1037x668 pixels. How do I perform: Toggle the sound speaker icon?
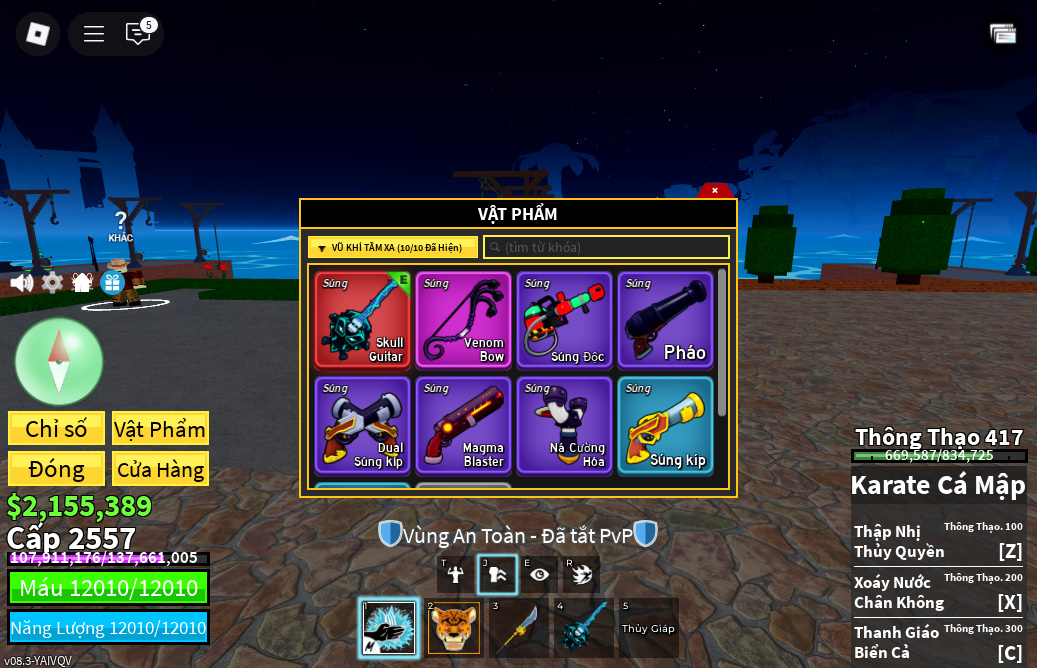coord(21,283)
